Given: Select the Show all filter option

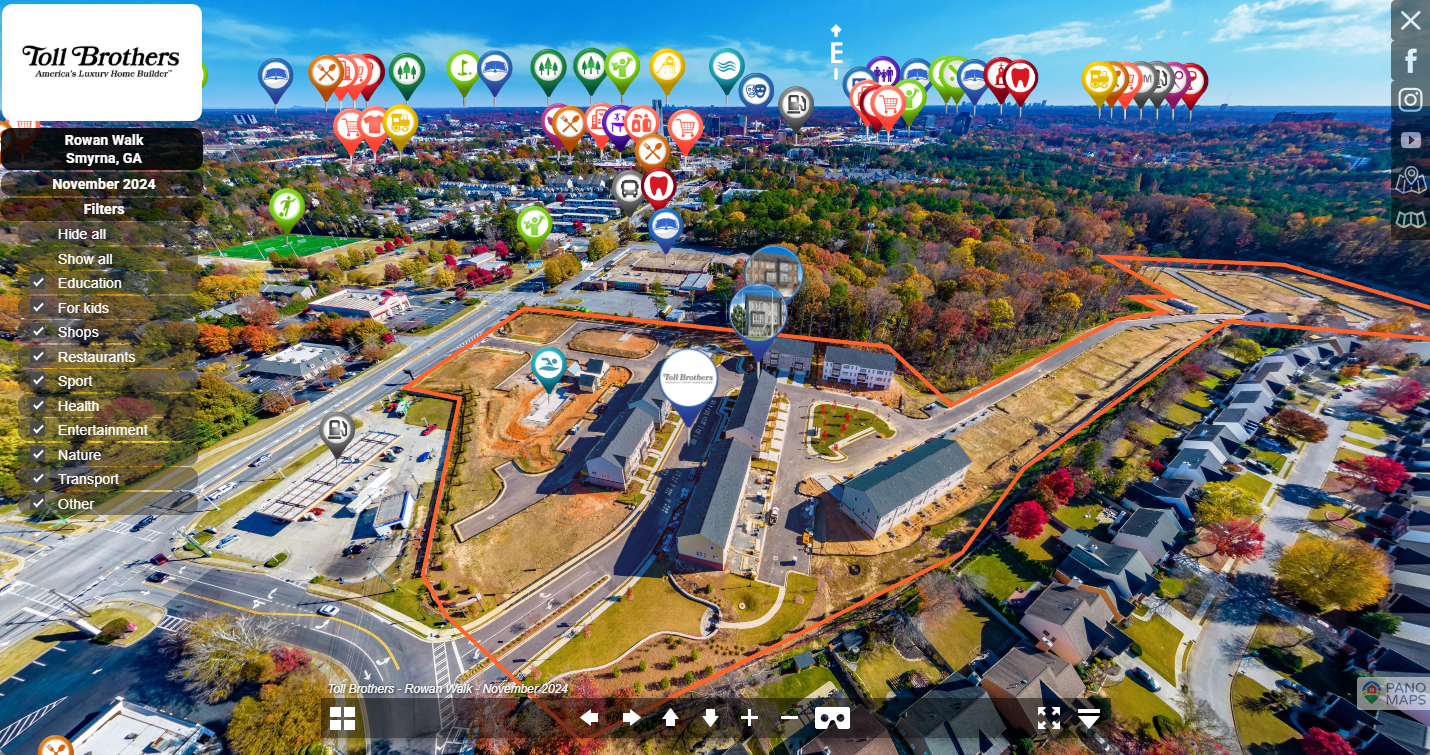Looking at the screenshot, I should [85, 259].
